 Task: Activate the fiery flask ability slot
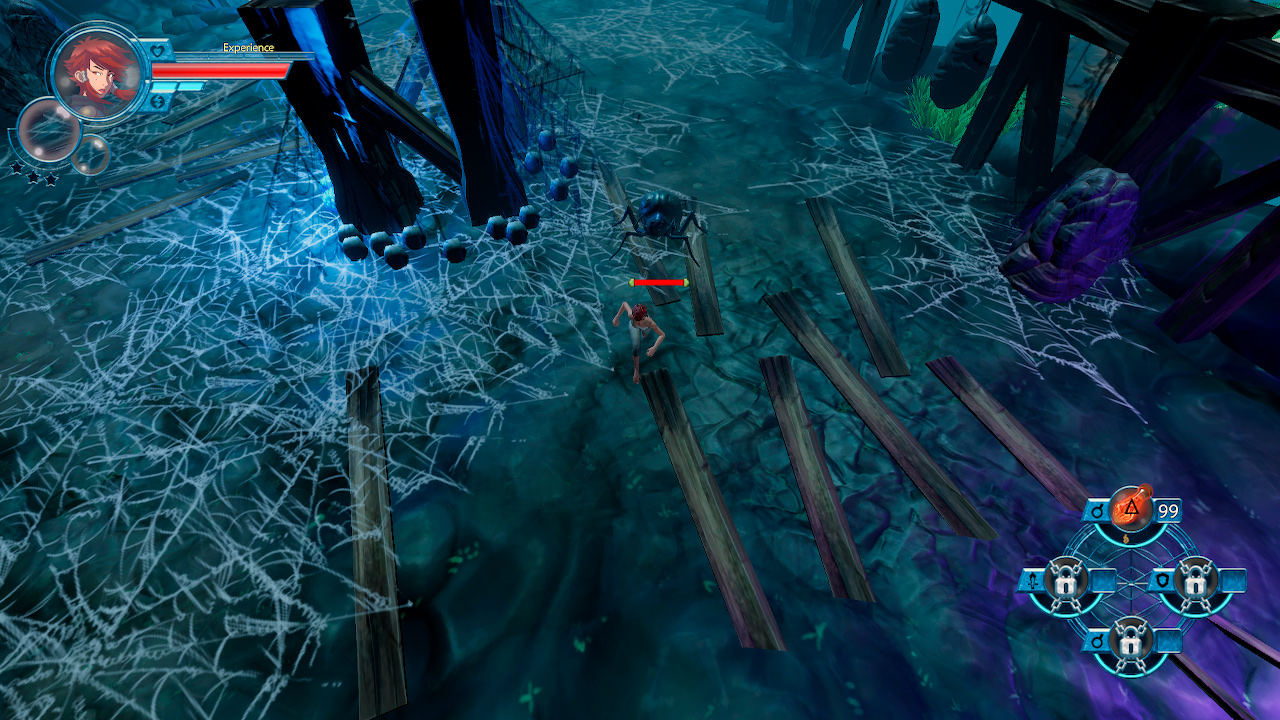[x=1131, y=512]
